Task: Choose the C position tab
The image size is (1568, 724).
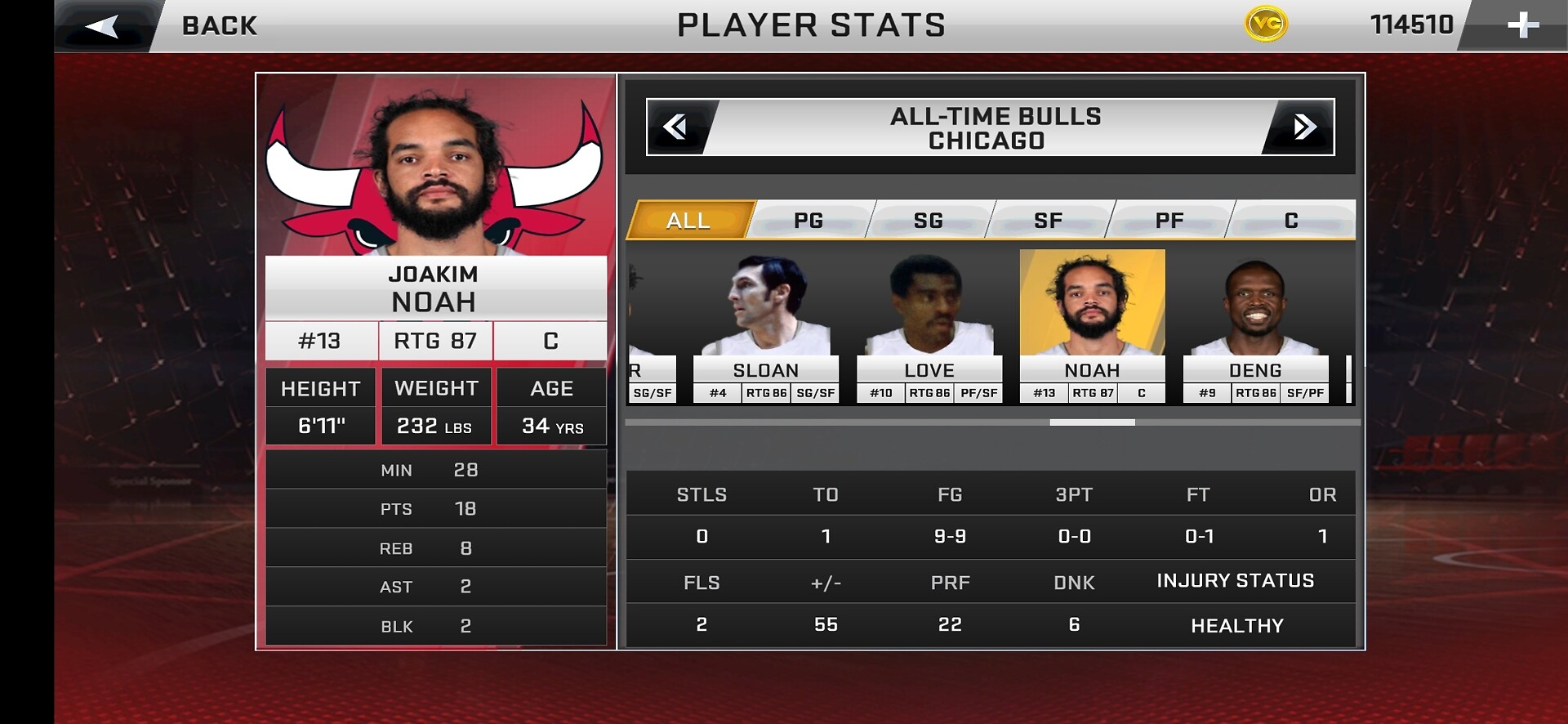Action: (1291, 220)
